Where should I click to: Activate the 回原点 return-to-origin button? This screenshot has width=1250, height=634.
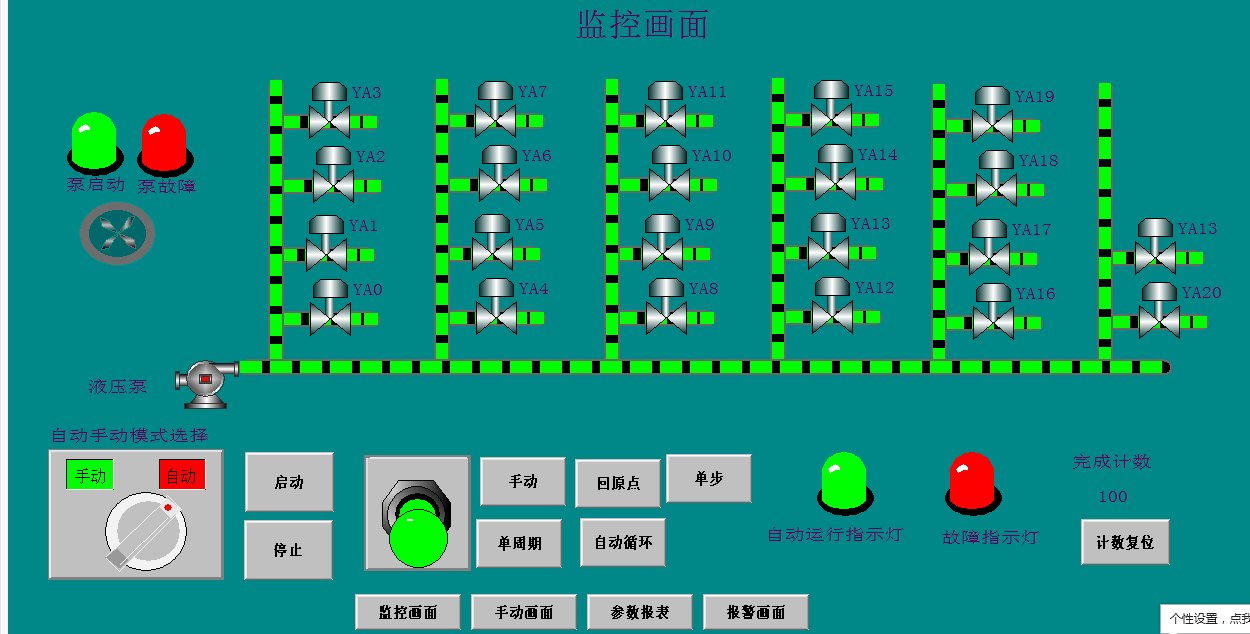(x=618, y=484)
